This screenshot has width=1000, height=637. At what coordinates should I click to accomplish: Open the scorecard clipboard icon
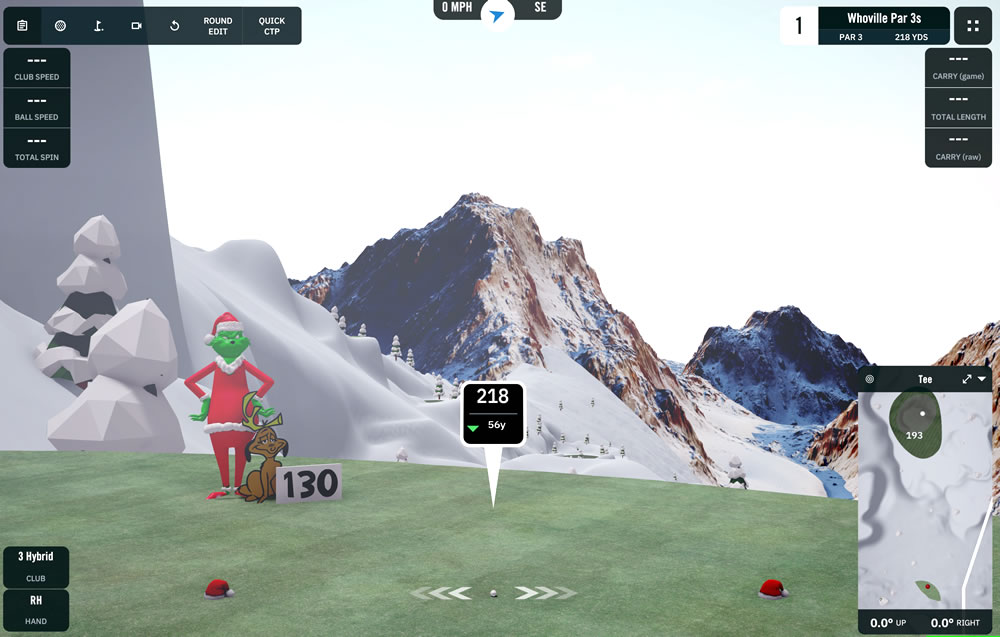click(x=22, y=26)
